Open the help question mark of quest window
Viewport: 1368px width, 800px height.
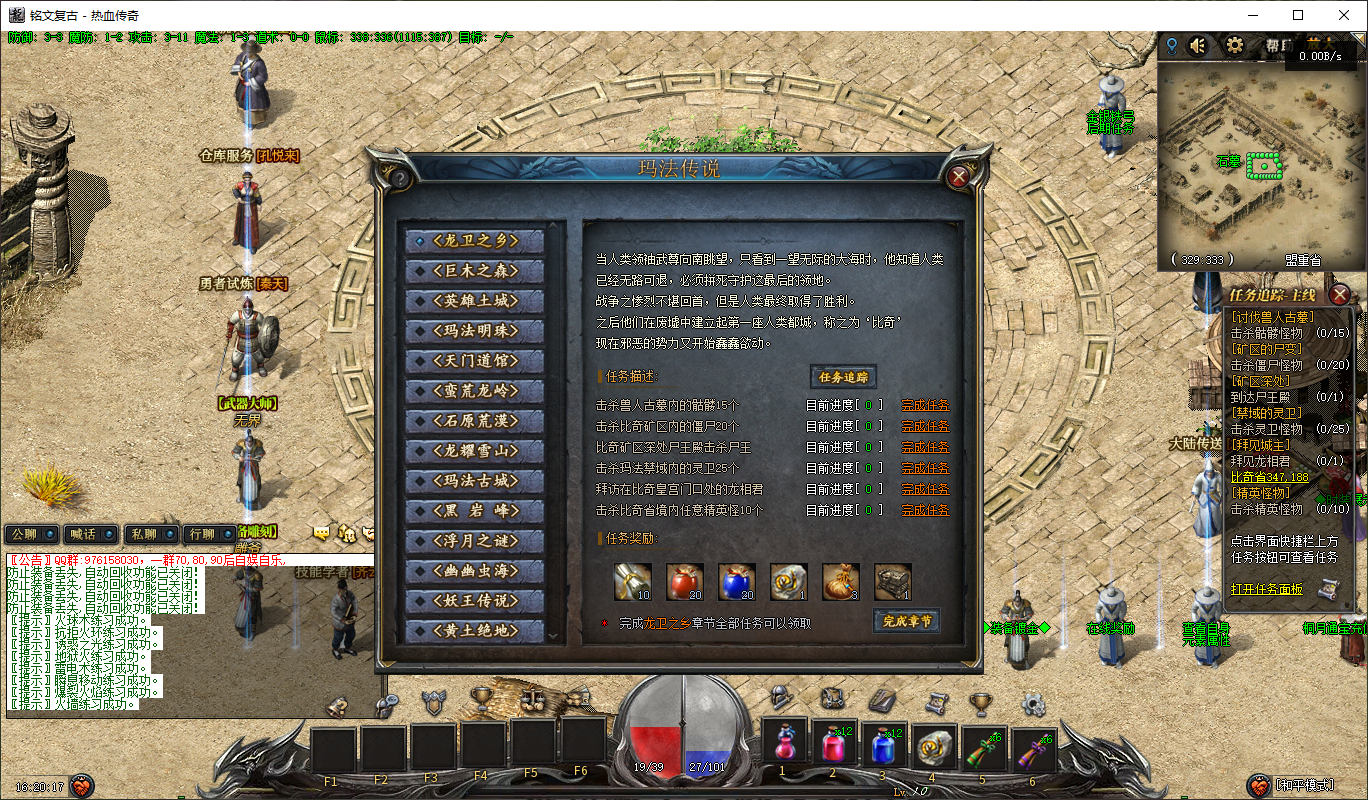tap(399, 178)
